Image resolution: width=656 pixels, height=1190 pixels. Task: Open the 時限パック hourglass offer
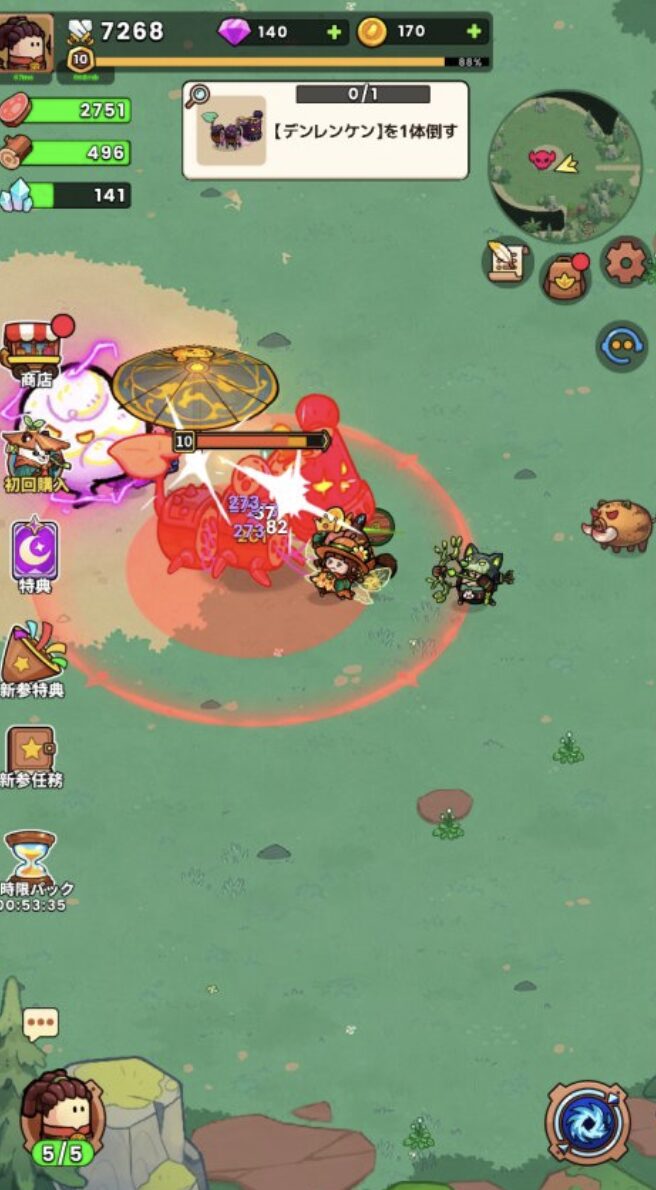(x=32, y=866)
